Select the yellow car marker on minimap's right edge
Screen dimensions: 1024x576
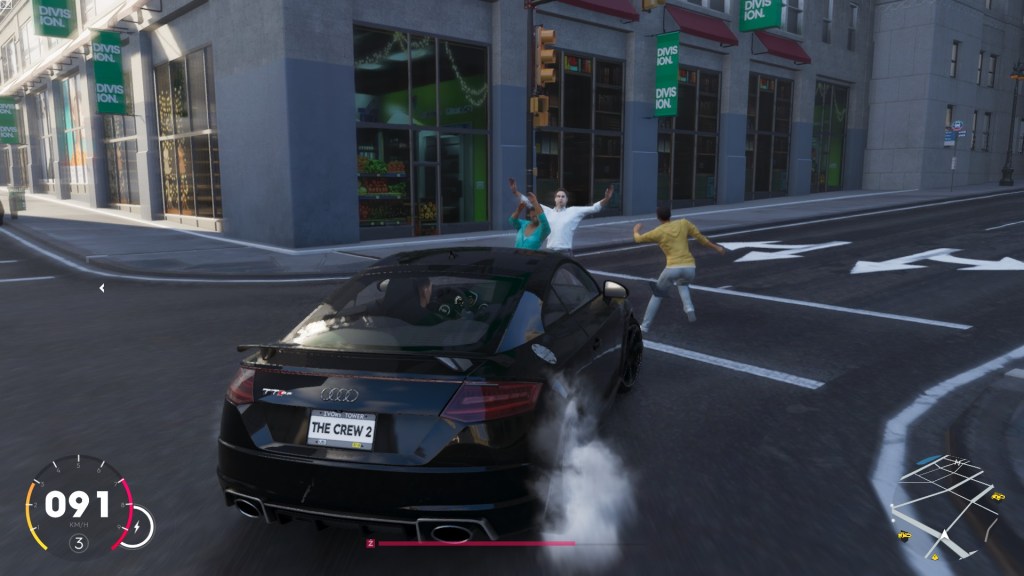pos(997,496)
